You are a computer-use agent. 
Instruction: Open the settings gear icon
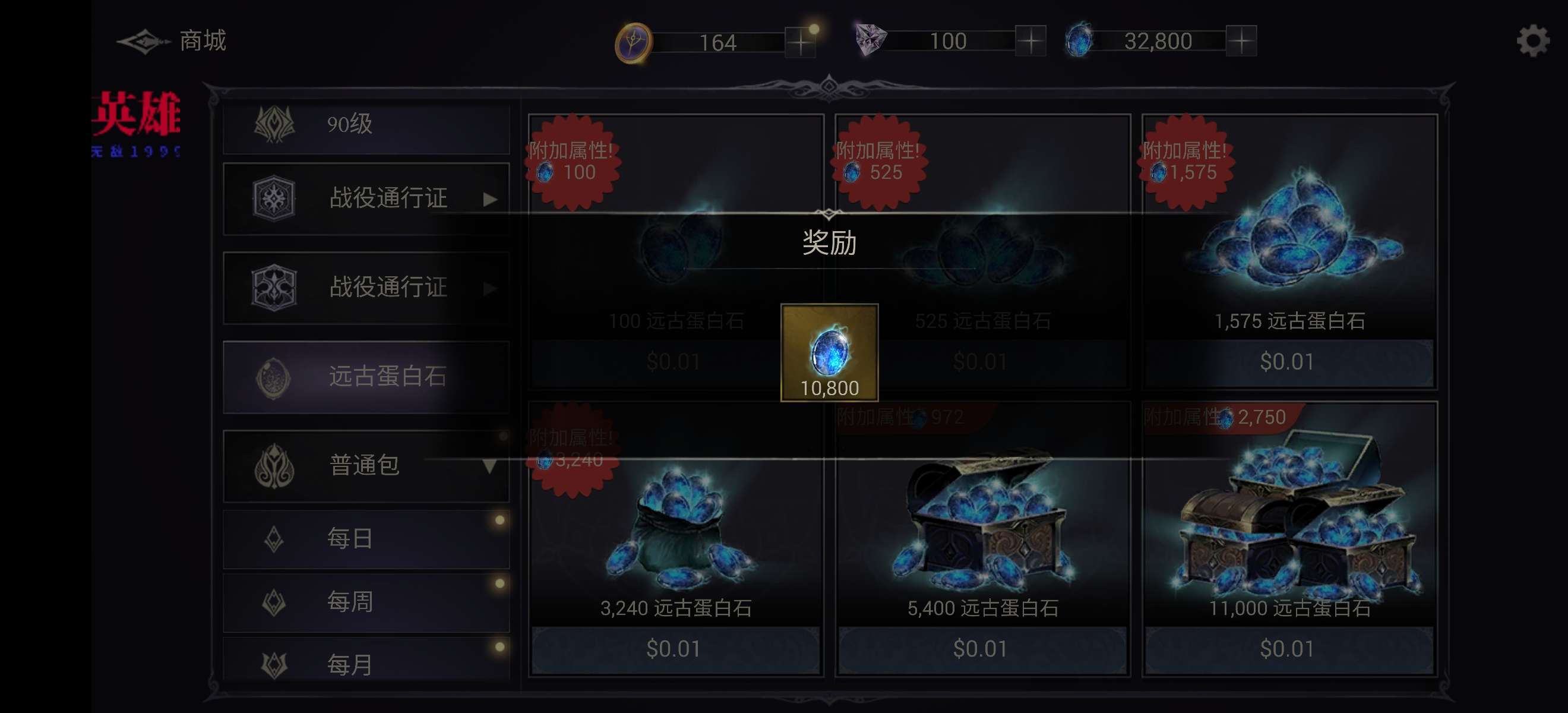(x=1532, y=42)
